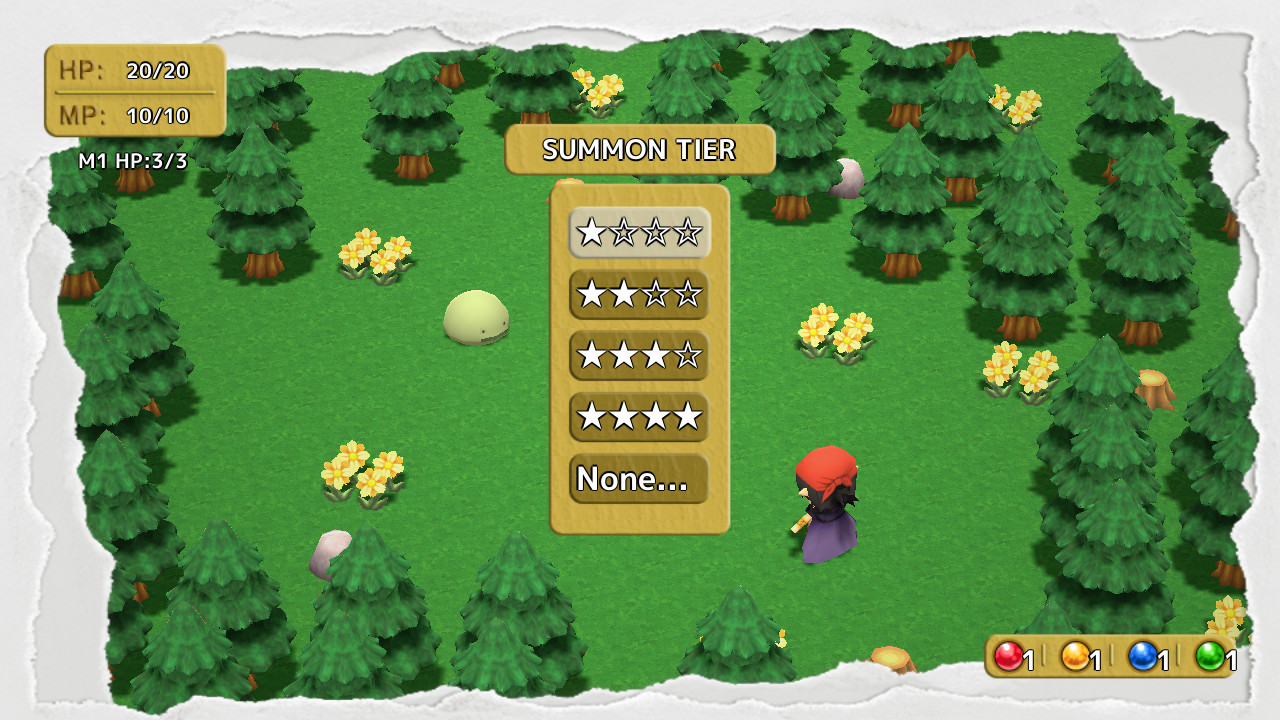Select the three-star summon tier
Screen dimensions: 1280x720
click(638, 354)
